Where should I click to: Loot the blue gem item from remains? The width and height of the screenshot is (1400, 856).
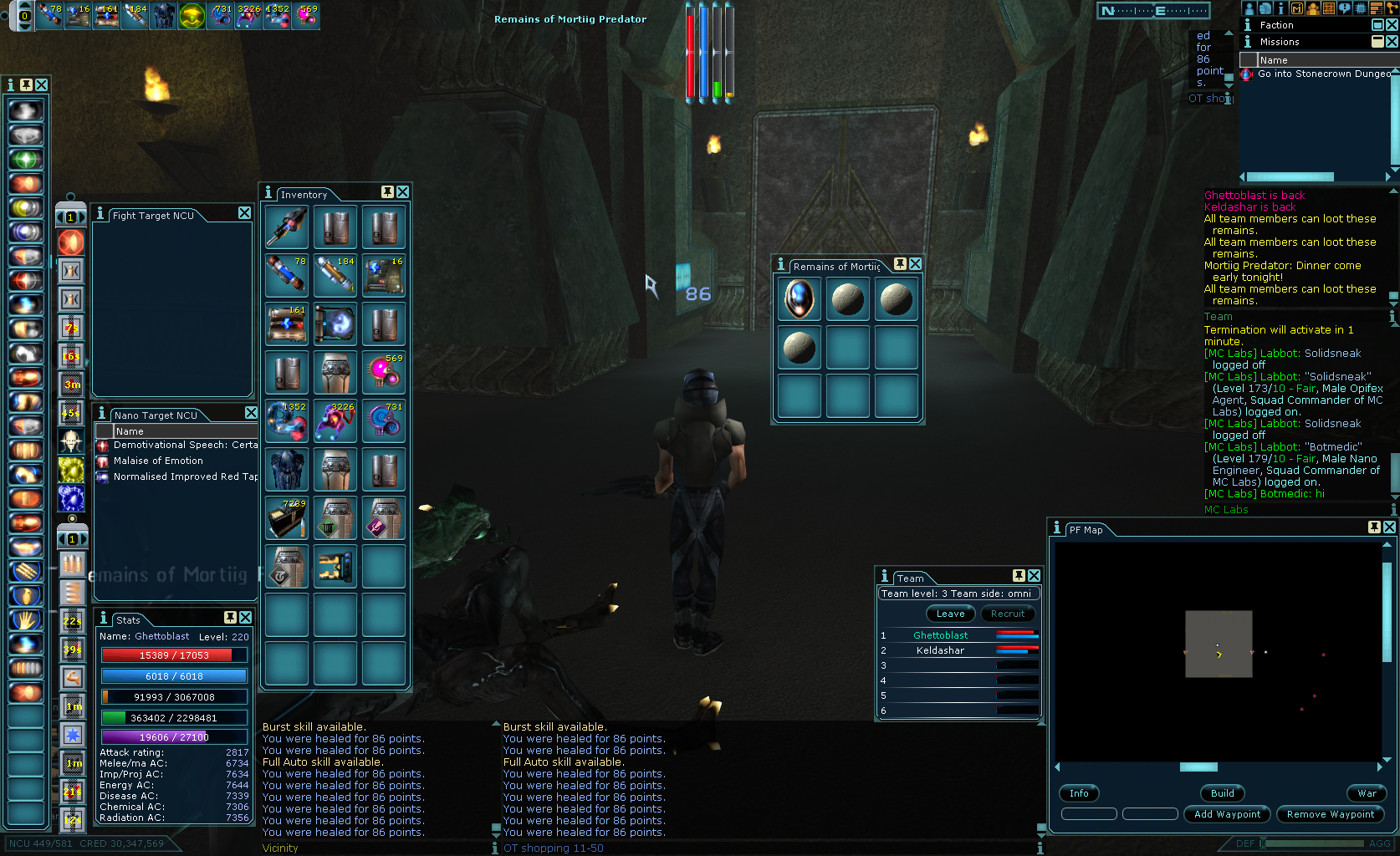799,298
